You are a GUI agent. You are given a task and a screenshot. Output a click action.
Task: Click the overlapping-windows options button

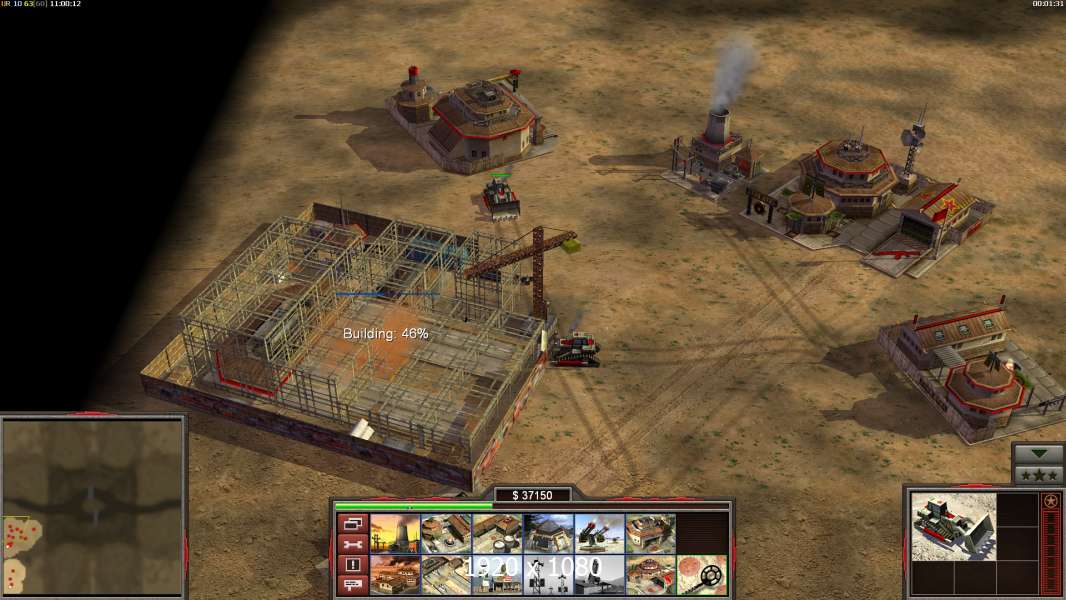[352, 523]
